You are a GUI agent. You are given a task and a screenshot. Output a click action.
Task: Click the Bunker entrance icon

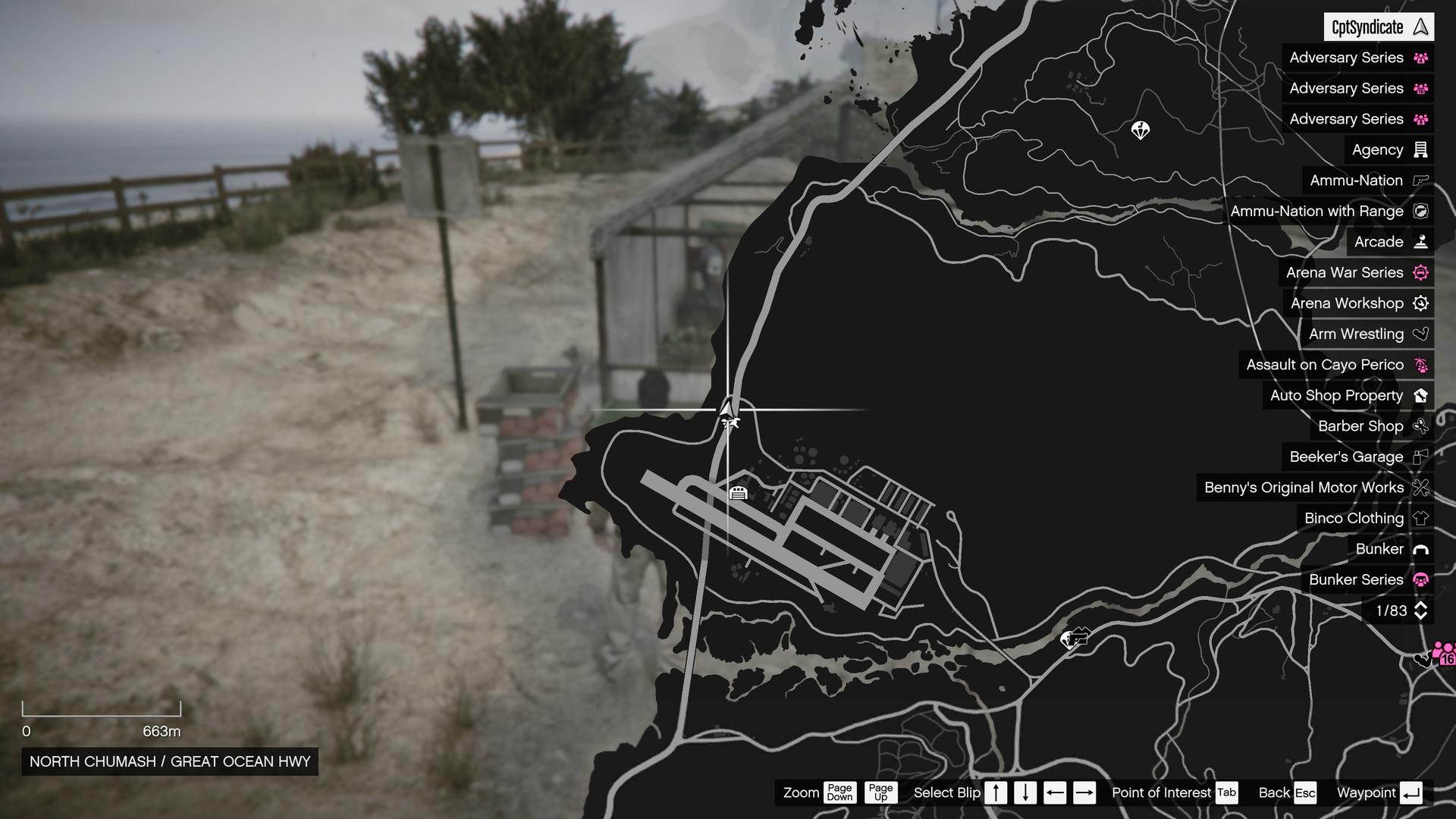[1421, 548]
